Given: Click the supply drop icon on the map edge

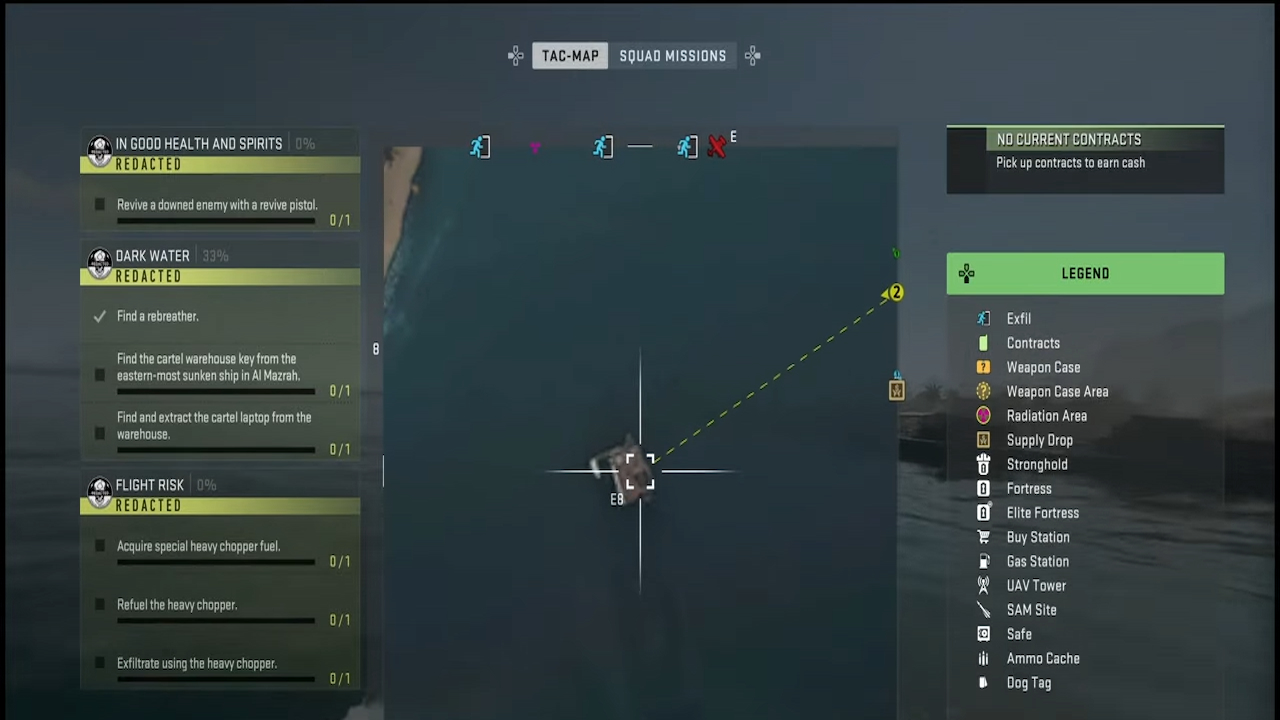Looking at the screenshot, I should [x=896, y=390].
